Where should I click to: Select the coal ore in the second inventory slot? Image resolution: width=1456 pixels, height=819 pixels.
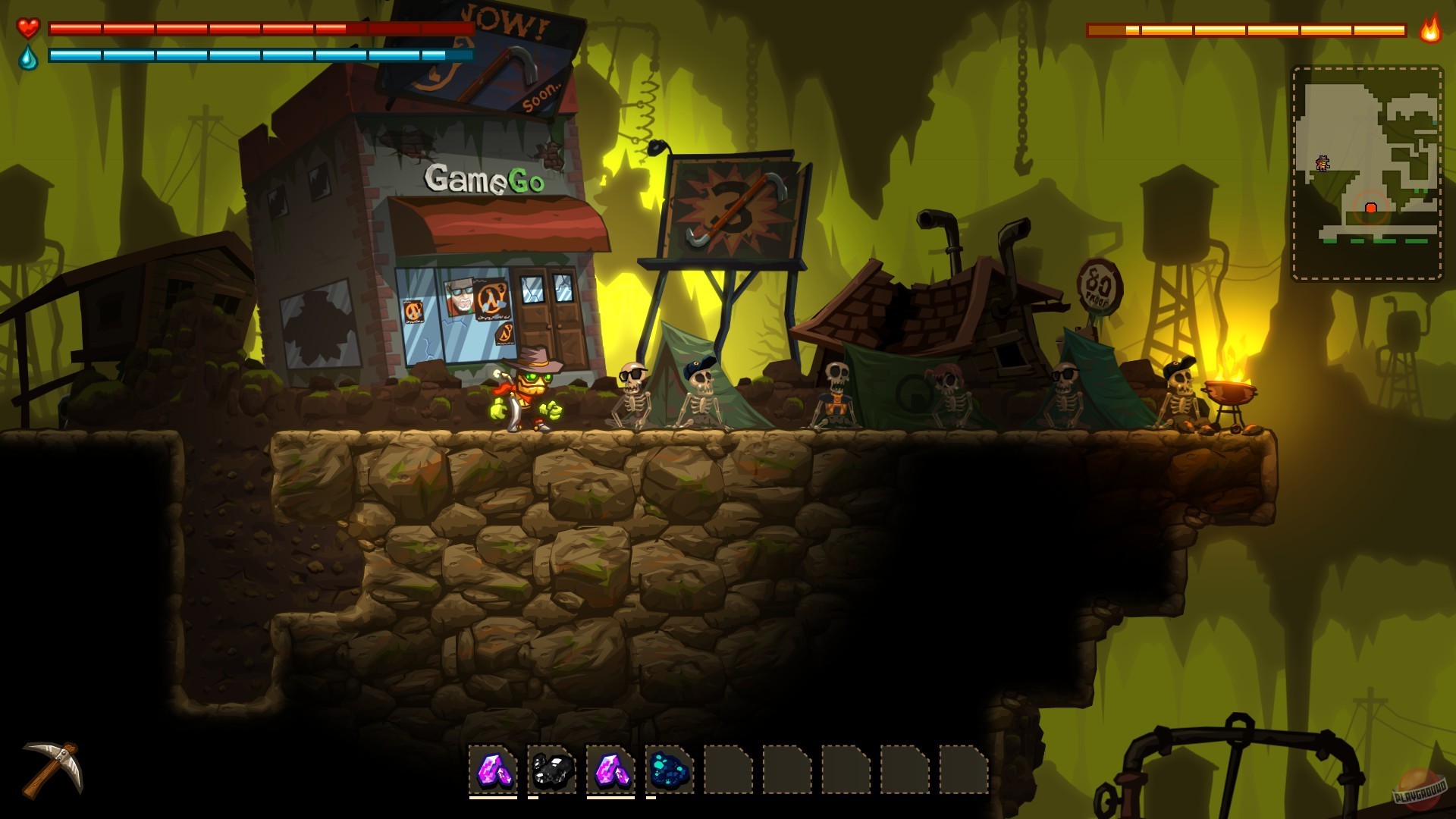click(551, 770)
